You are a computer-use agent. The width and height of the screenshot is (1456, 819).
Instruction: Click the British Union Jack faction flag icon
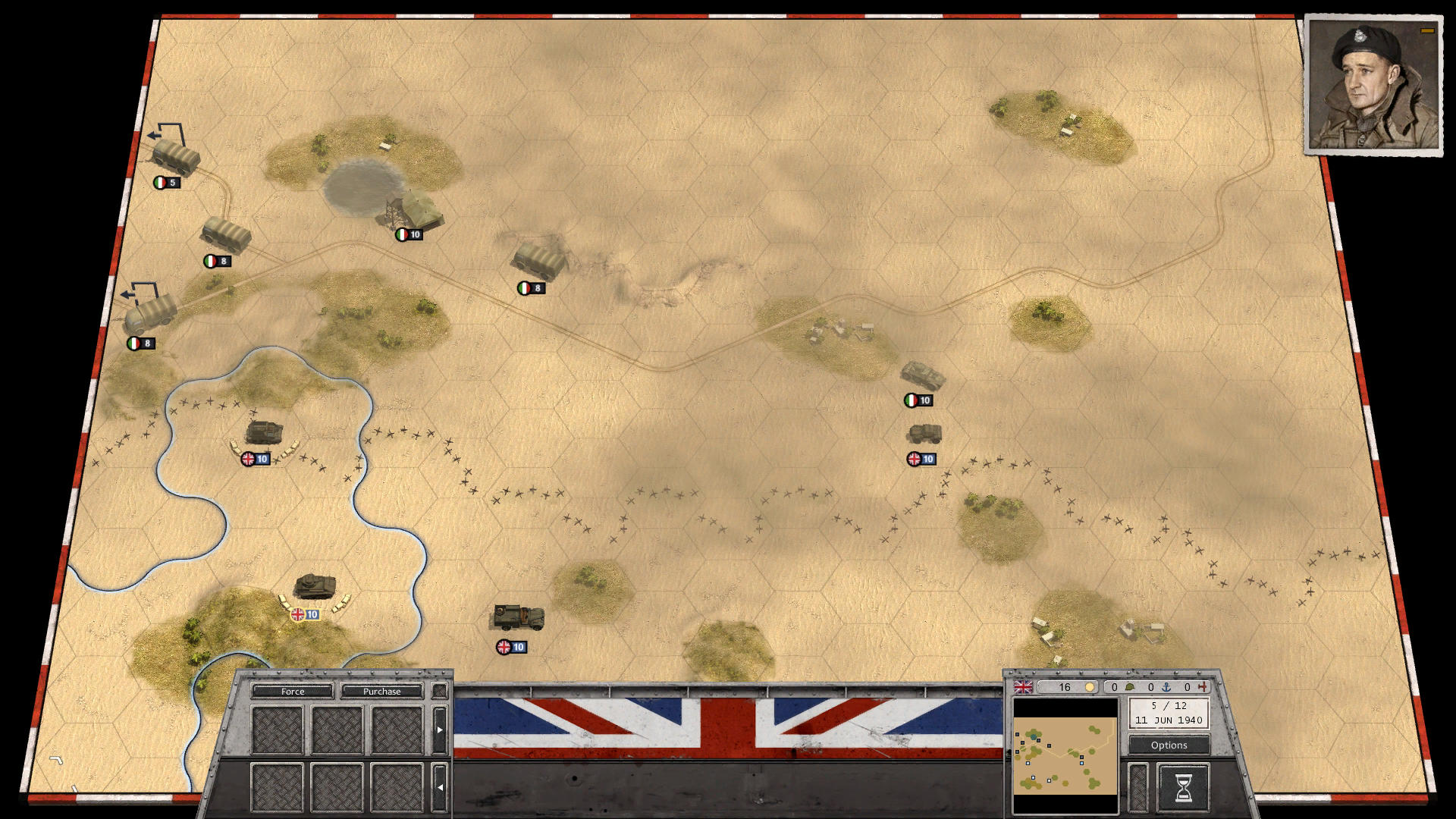[x=1023, y=686]
